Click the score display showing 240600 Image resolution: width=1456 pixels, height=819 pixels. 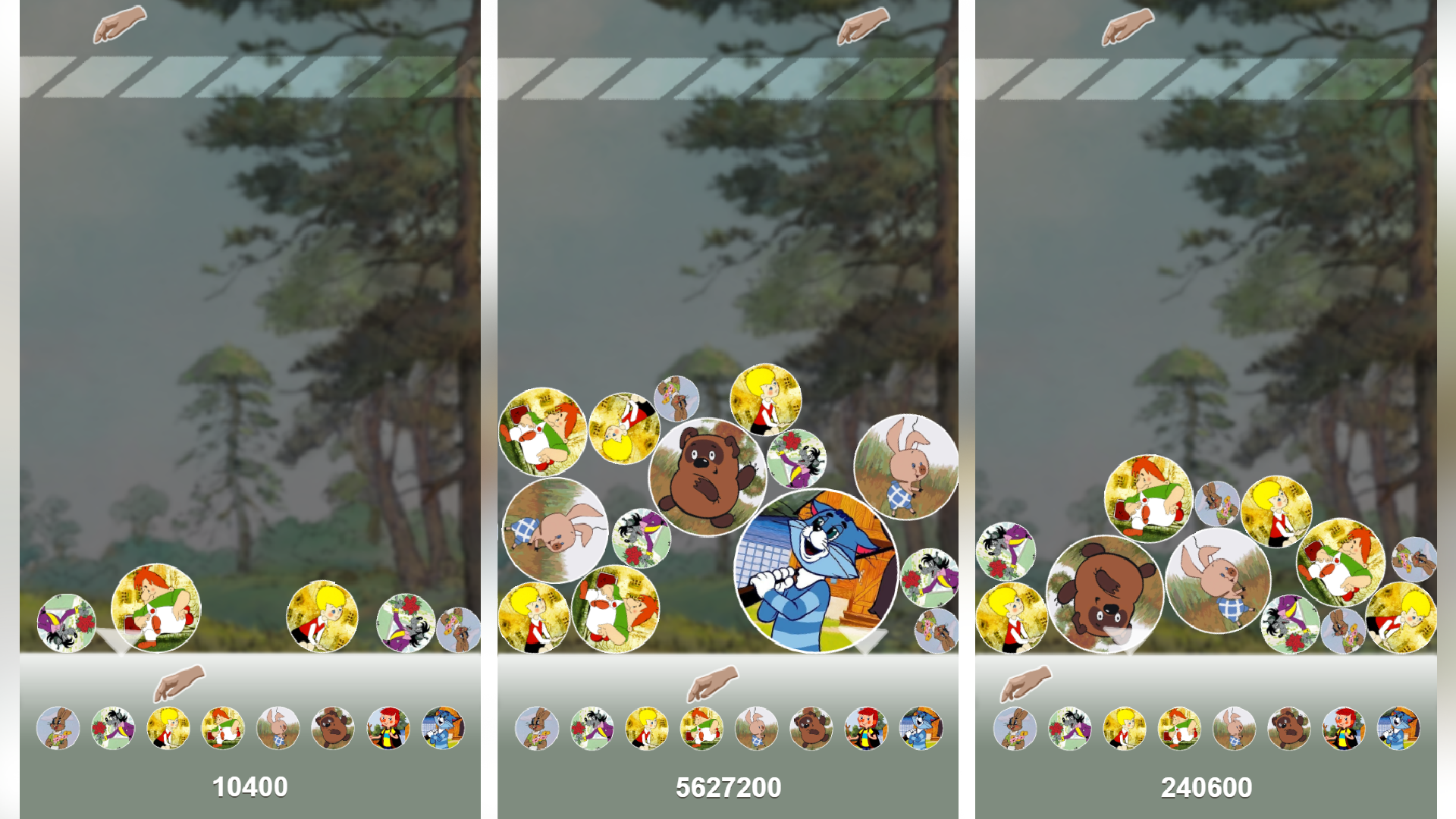[x=1206, y=789]
